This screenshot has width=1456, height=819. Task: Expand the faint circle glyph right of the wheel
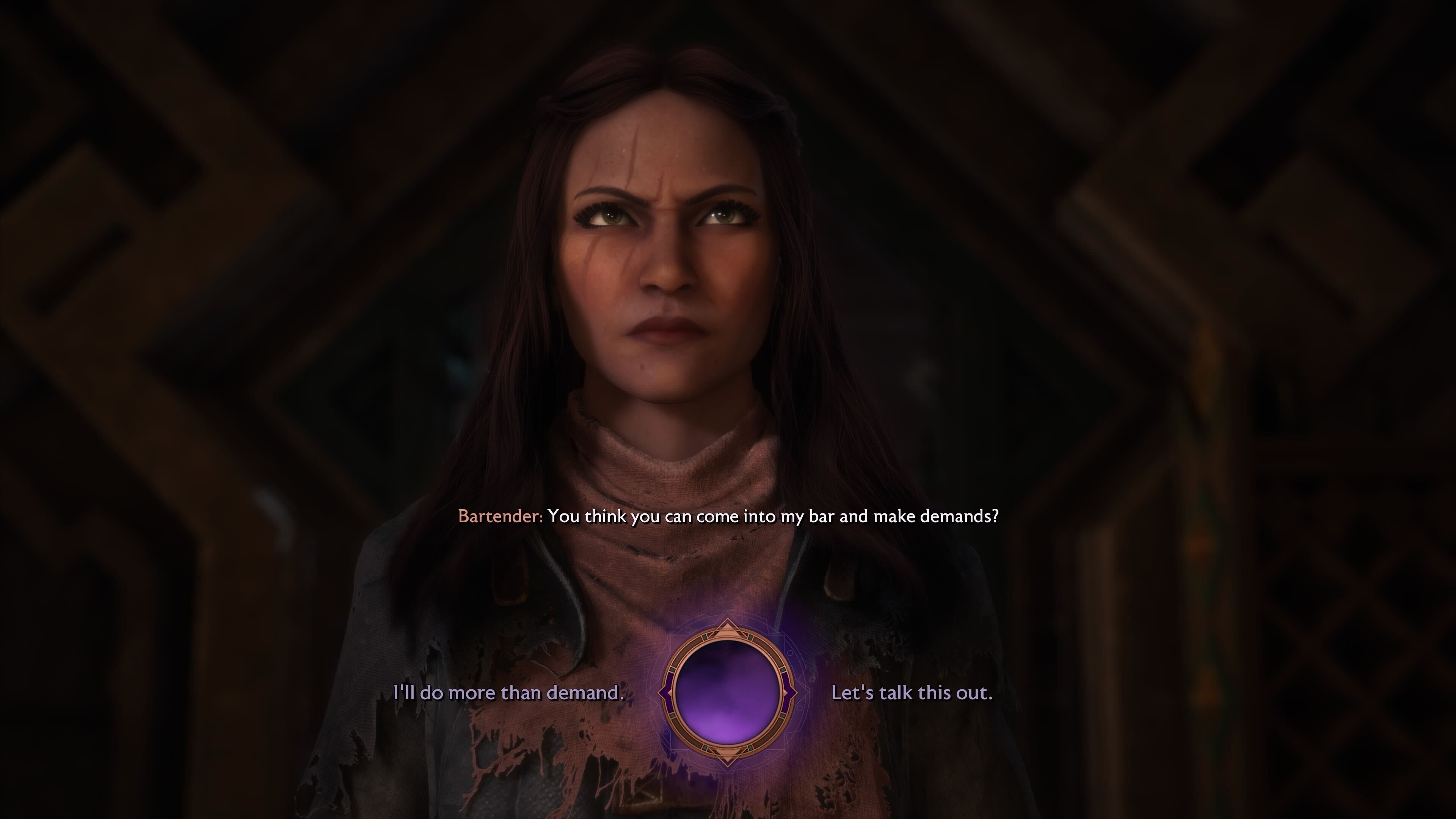[799, 708]
